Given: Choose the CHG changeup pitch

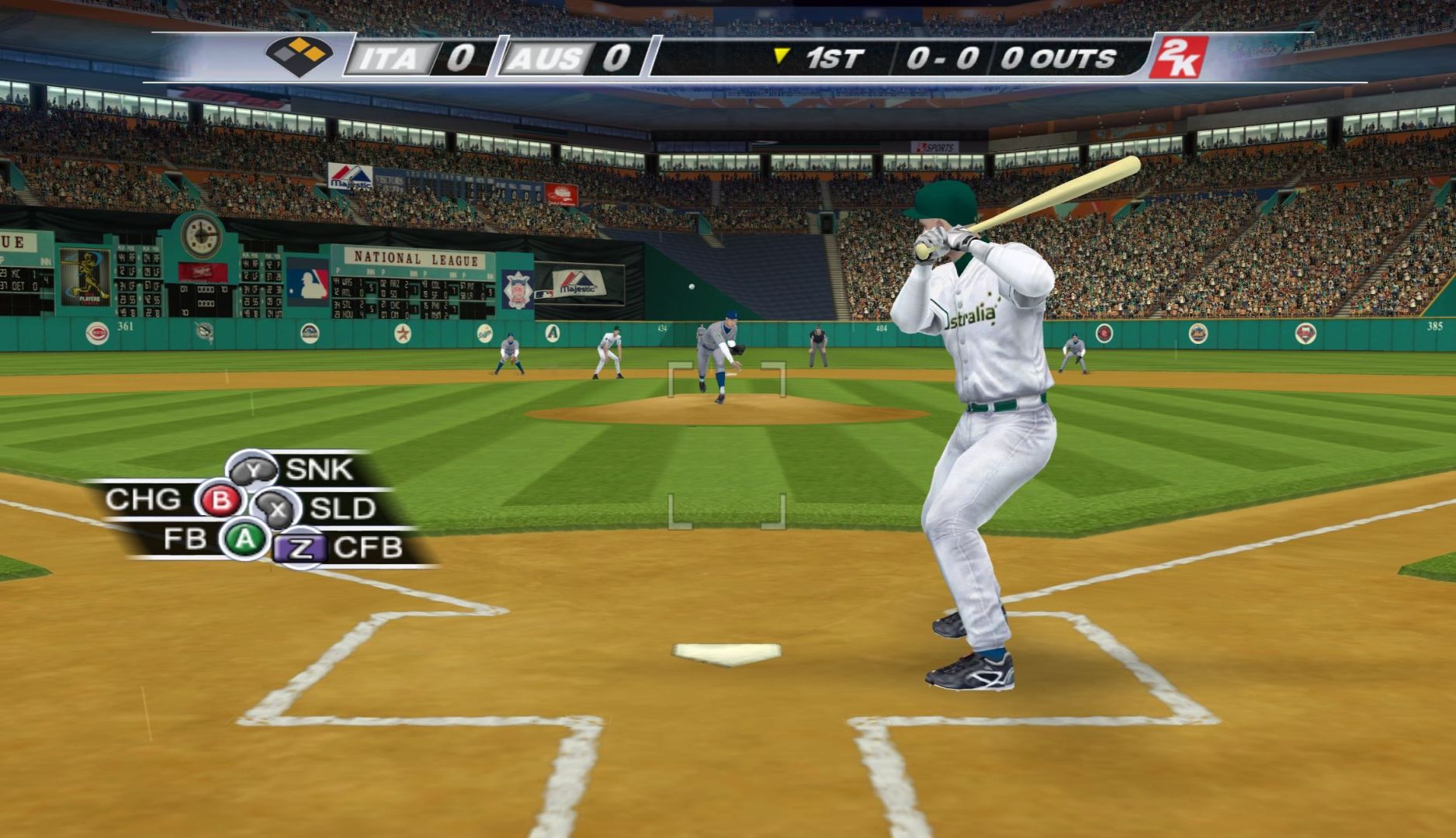Looking at the screenshot, I should coord(220,500).
